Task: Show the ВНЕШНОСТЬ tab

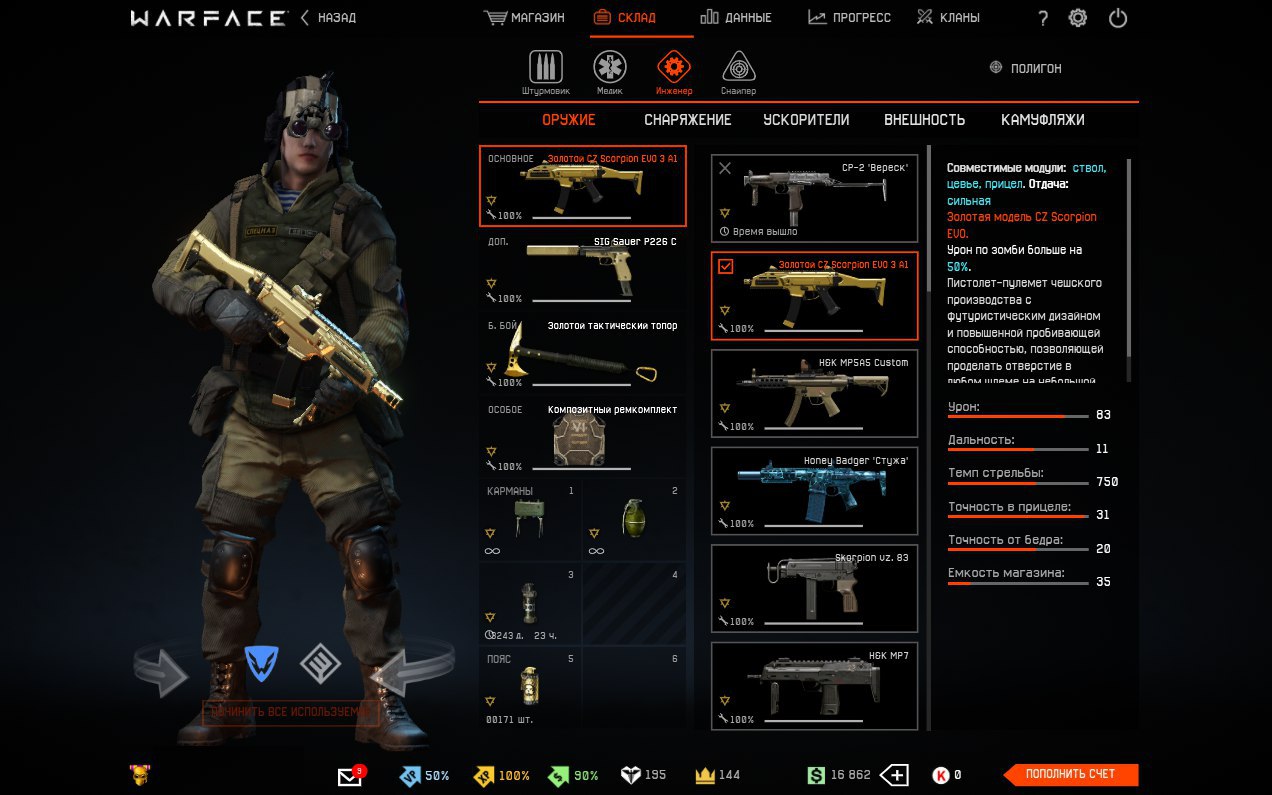Action: (924, 120)
